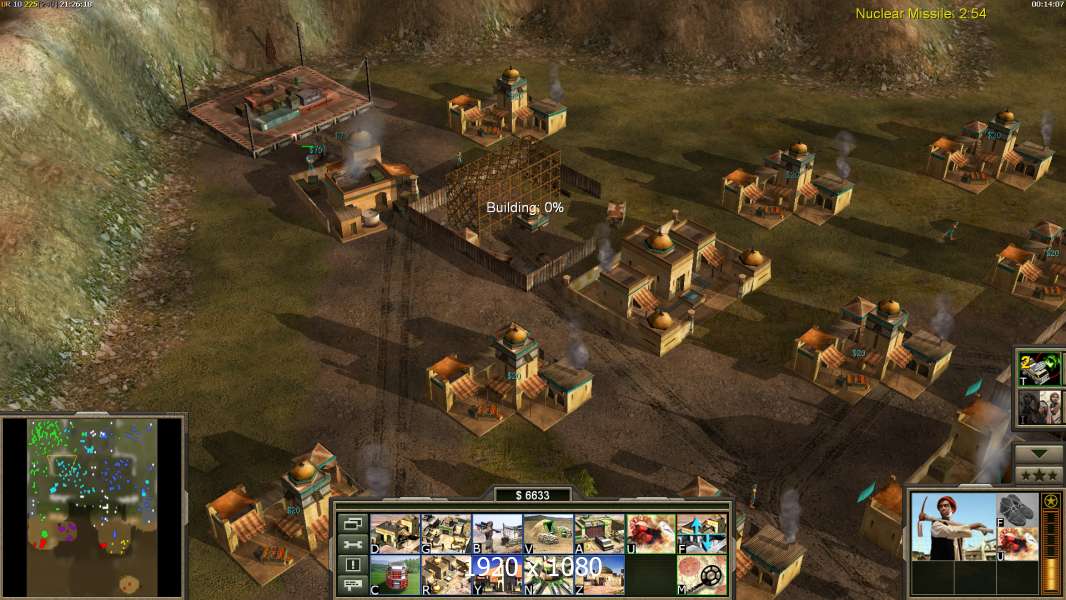Click the wrench button on command bar
This screenshot has height=600, width=1066.
(x=352, y=544)
